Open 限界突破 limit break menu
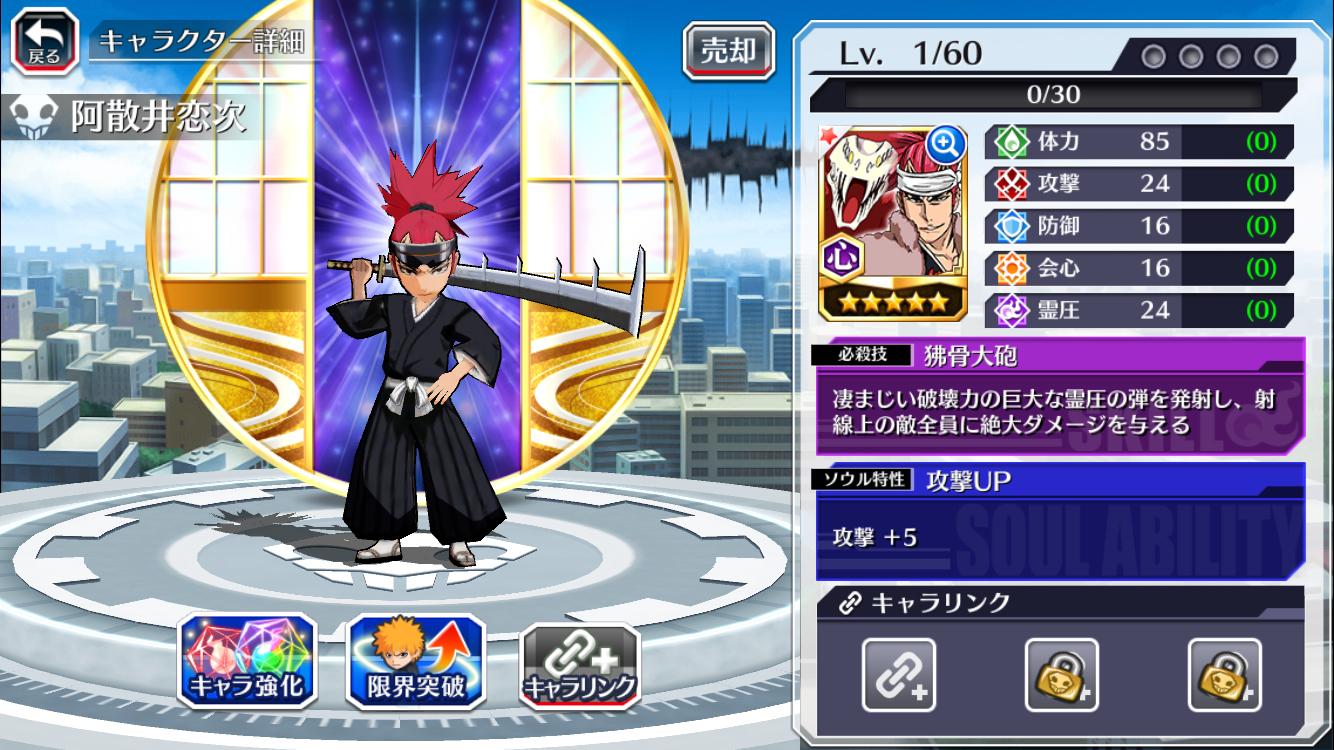1334x750 pixels. (415, 661)
